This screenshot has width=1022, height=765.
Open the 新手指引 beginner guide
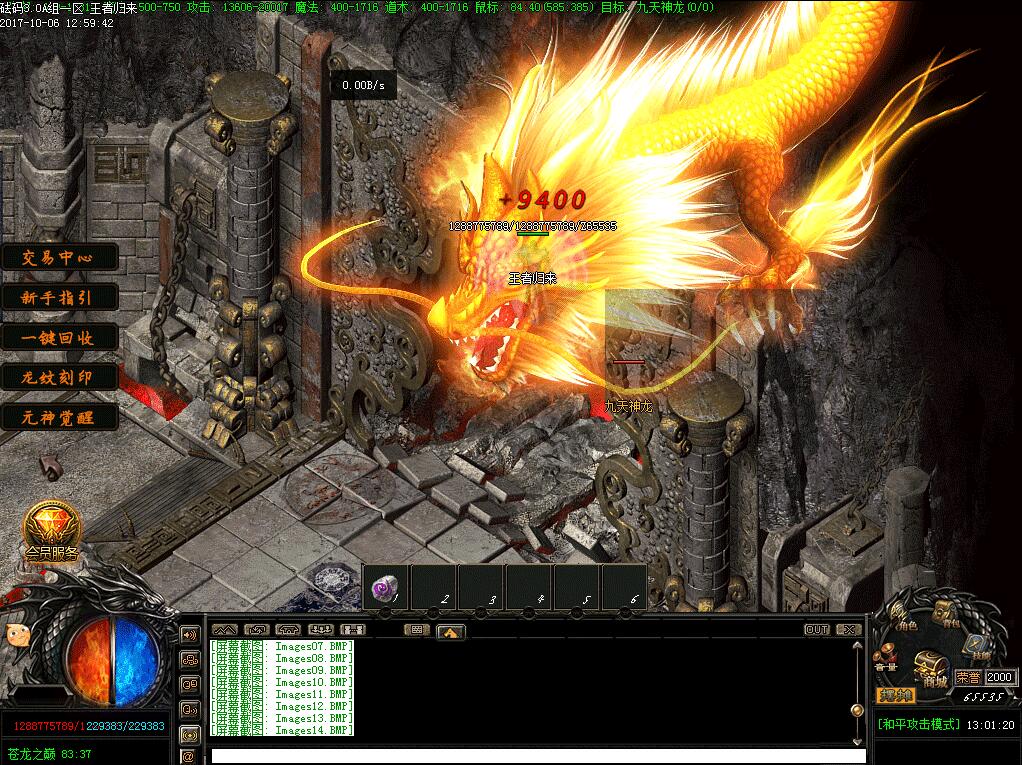pos(58,297)
